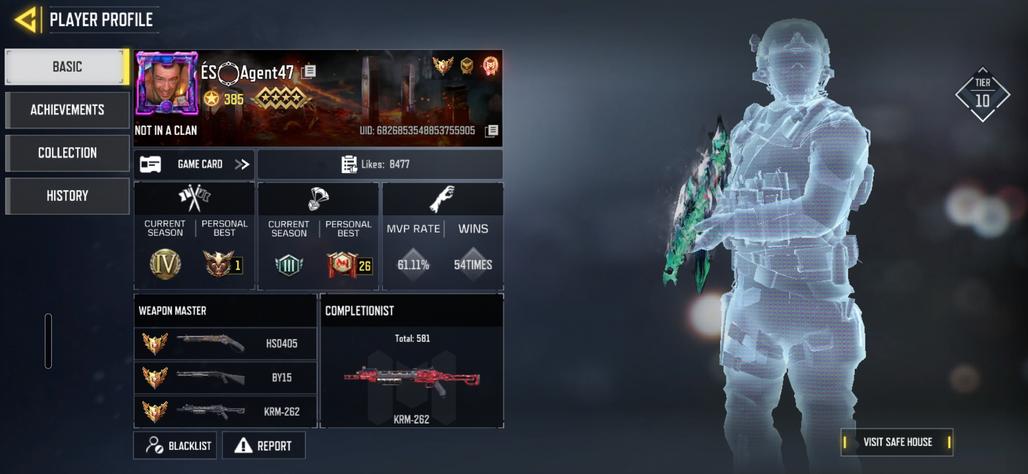The width and height of the screenshot is (1028, 474).
Task: Switch to the Basic tab
Action: click(x=67, y=67)
